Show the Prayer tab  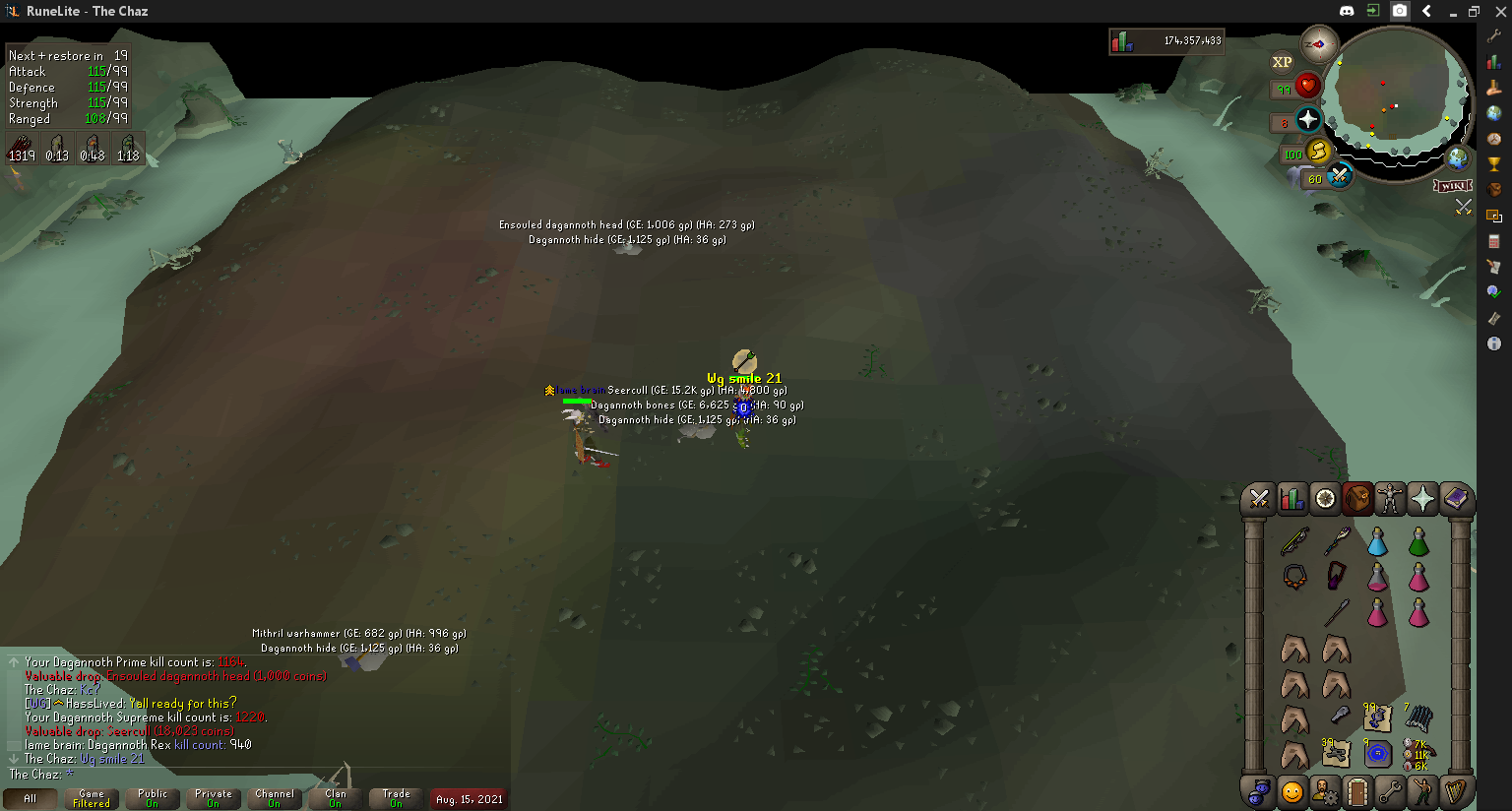point(1422,499)
